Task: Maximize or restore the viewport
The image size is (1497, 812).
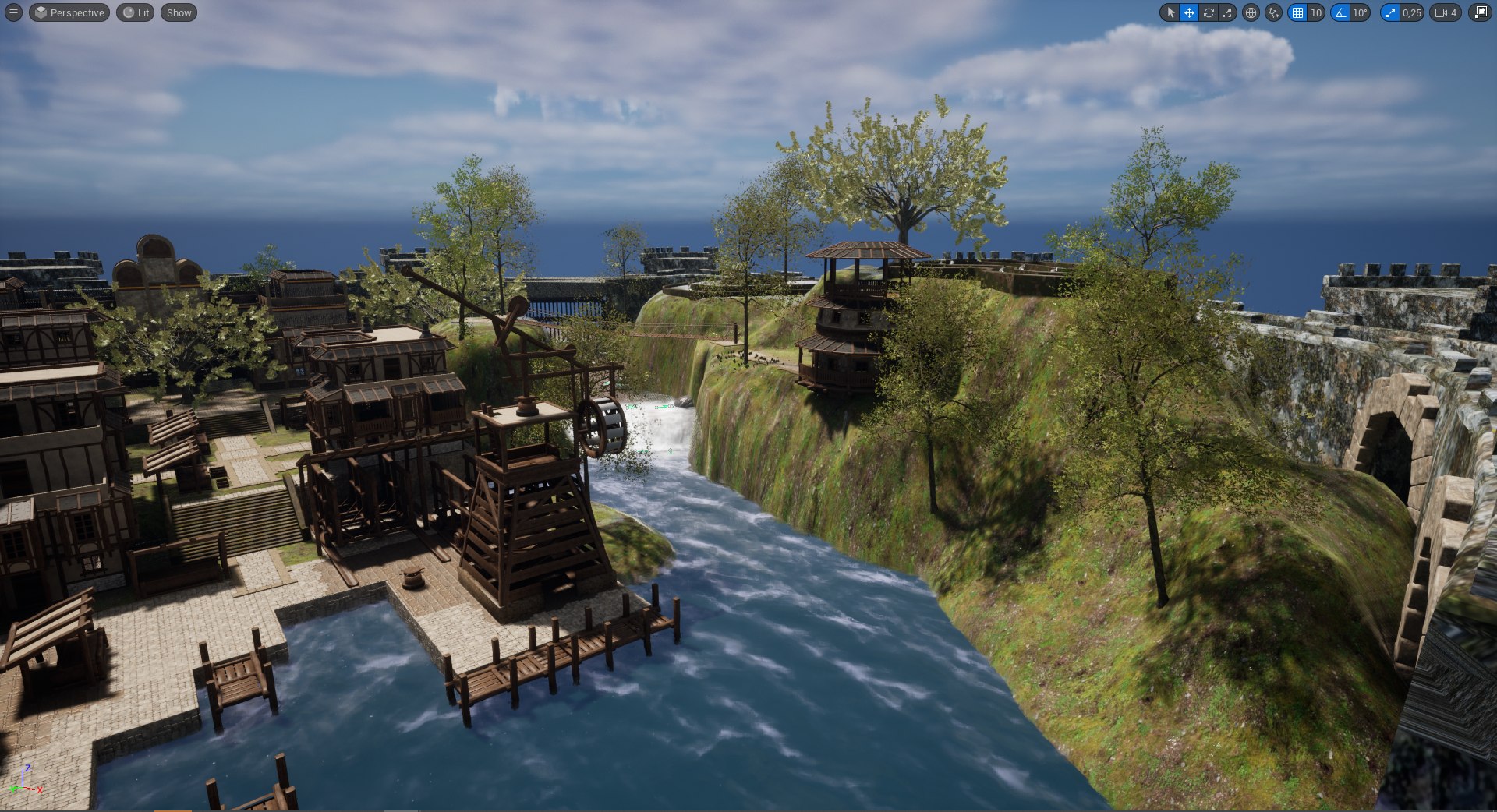Action: [x=1480, y=12]
